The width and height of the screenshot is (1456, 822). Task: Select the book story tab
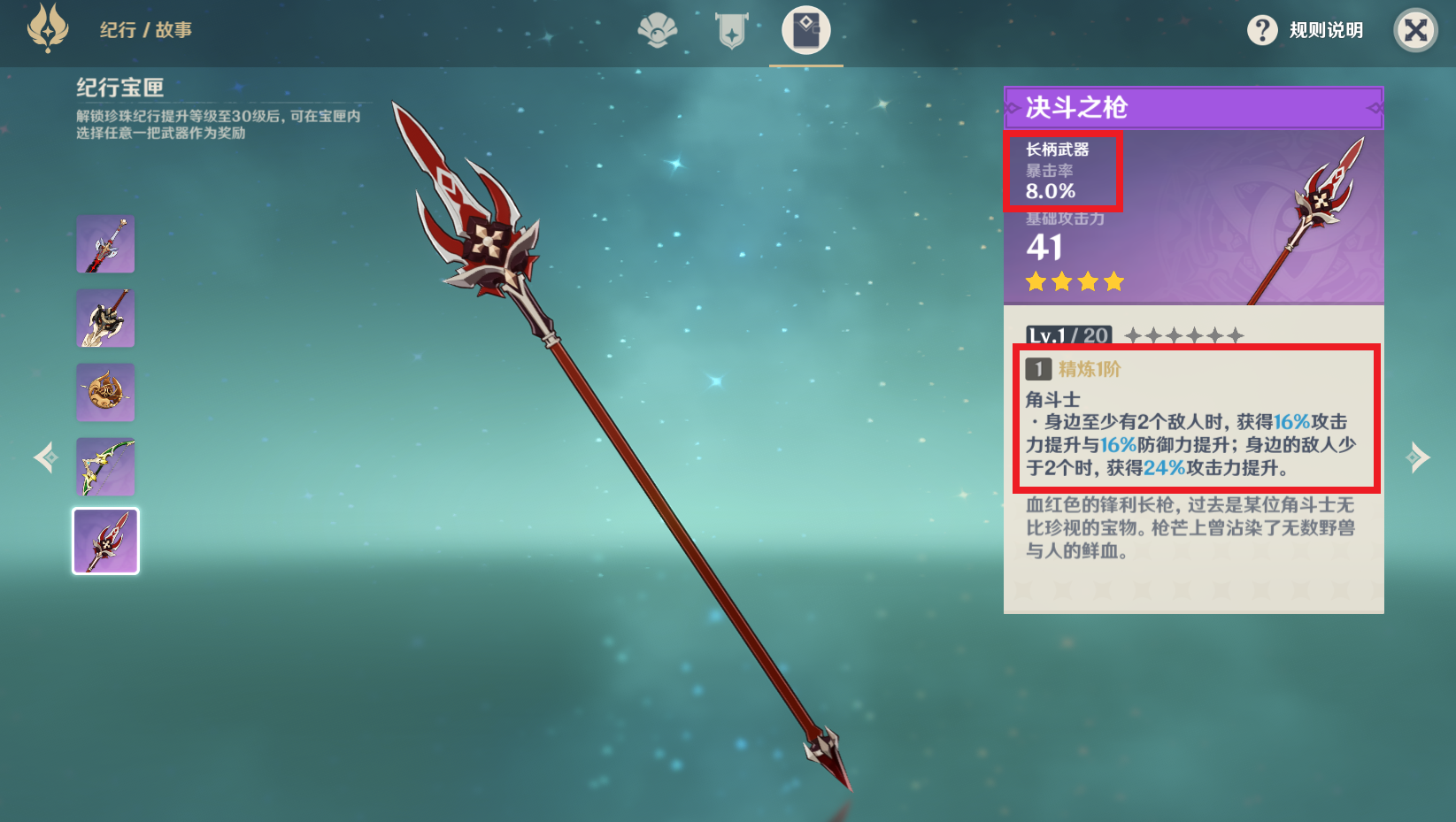click(805, 31)
